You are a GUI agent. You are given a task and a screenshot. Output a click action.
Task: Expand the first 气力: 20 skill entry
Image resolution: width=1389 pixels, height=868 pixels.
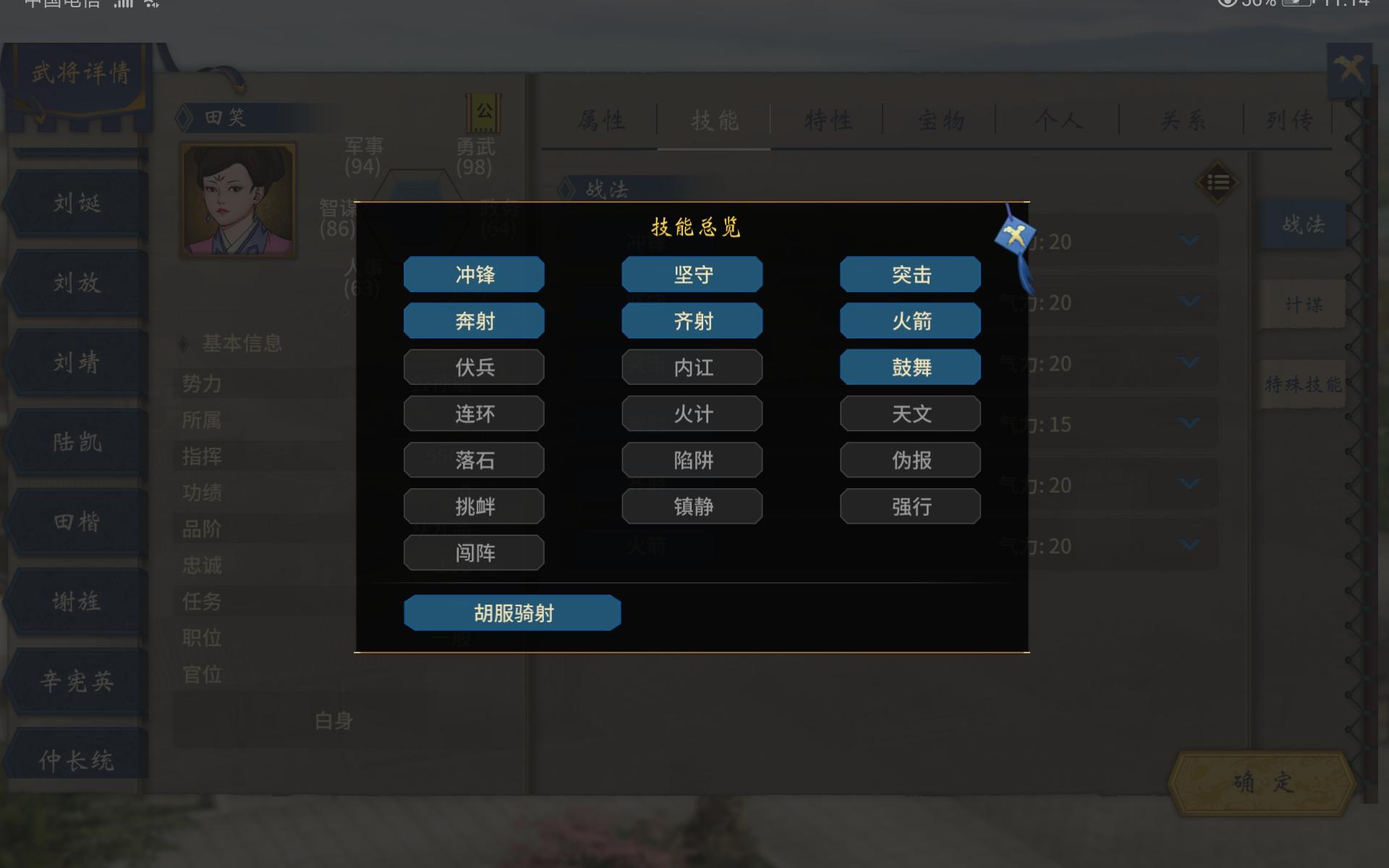click(x=1189, y=242)
